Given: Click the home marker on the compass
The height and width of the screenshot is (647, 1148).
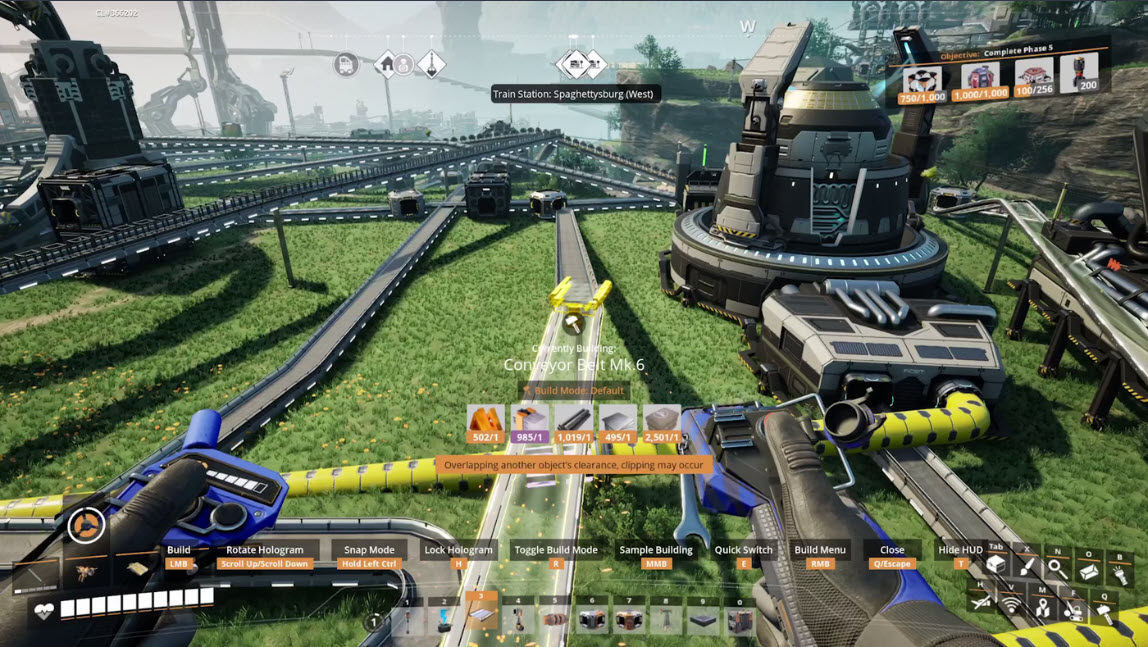Looking at the screenshot, I should click(387, 65).
